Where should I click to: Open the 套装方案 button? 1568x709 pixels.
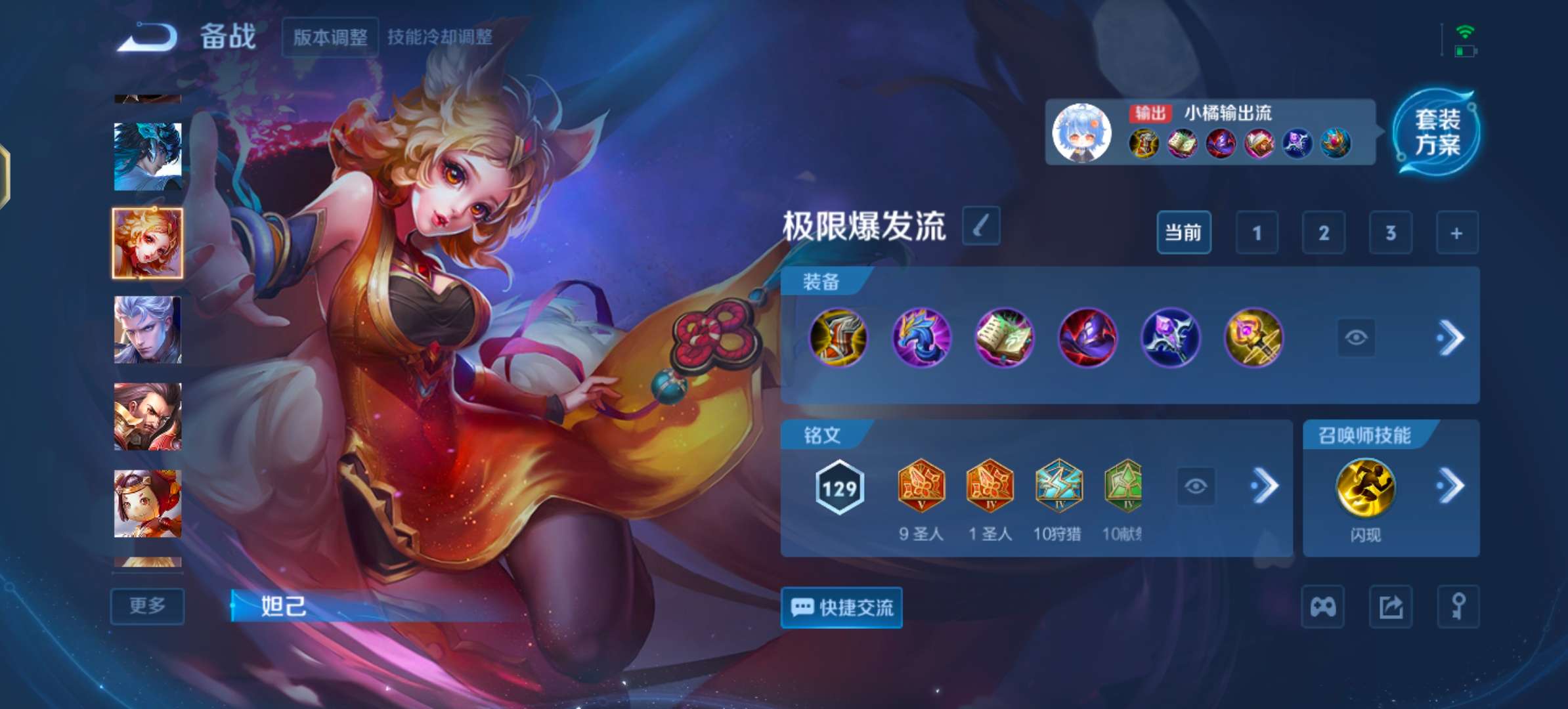point(1438,138)
